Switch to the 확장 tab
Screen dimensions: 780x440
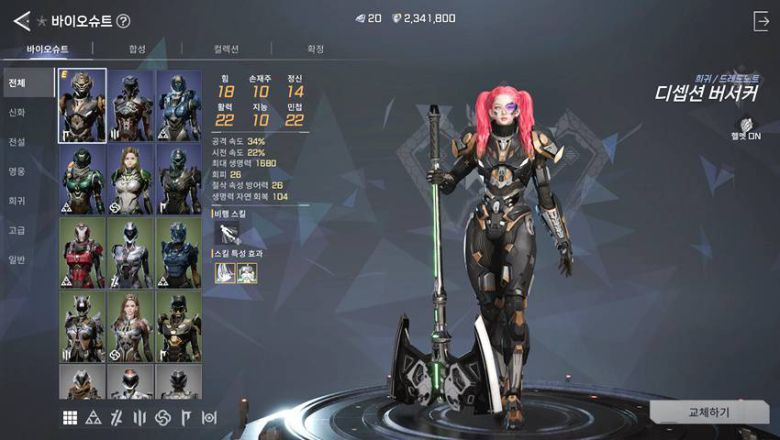pos(315,49)
